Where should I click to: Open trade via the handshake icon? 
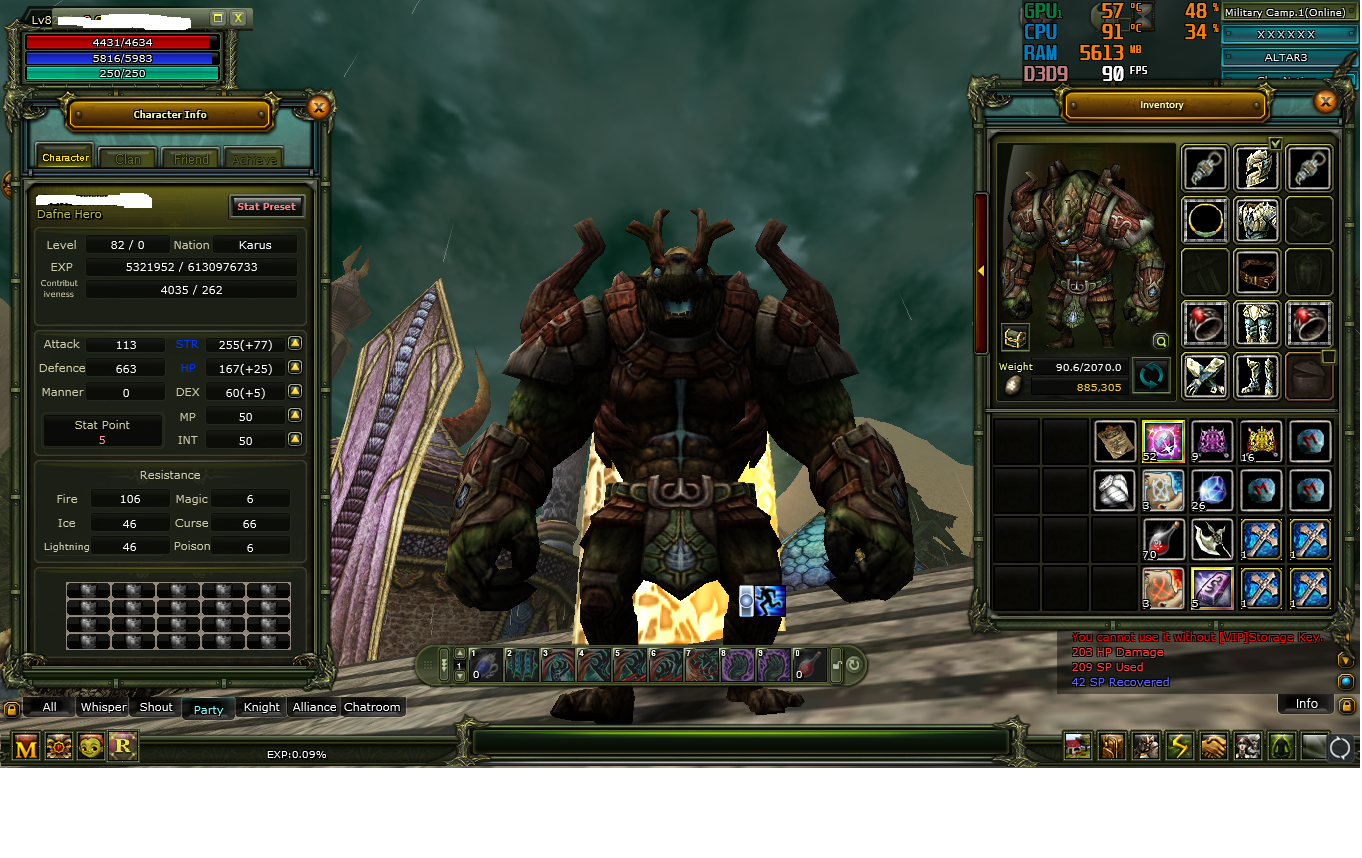click(x=1213, y=746)
